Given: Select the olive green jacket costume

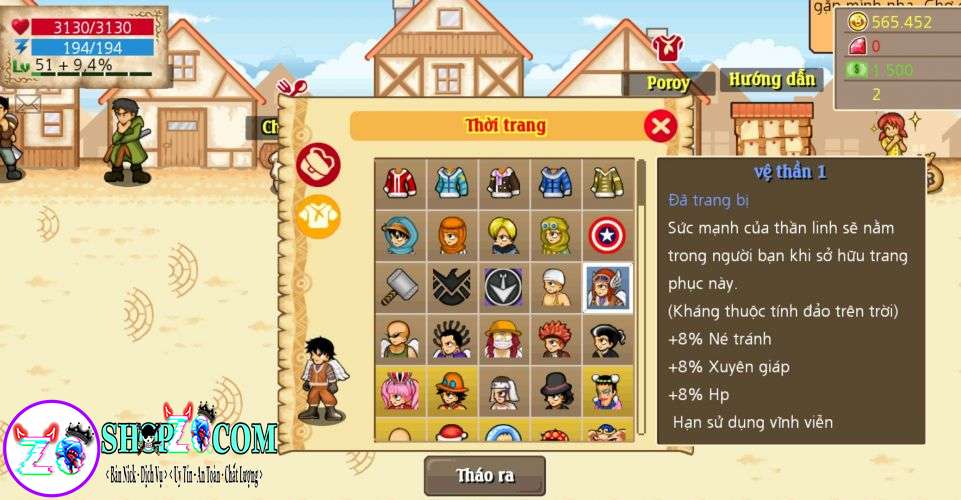Looking at the screenshot, I should (608, 182).
